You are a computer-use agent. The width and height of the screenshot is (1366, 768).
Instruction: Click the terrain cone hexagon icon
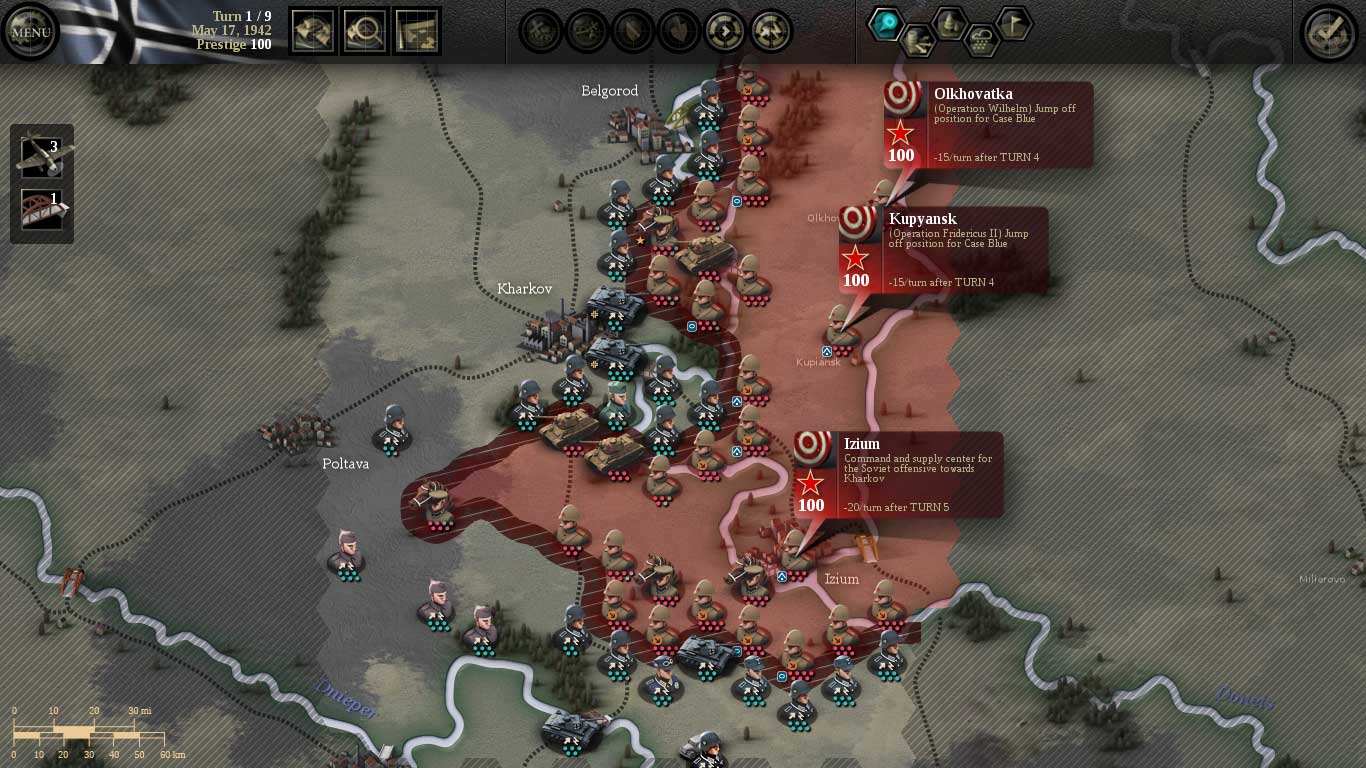(x=948, y=21)
